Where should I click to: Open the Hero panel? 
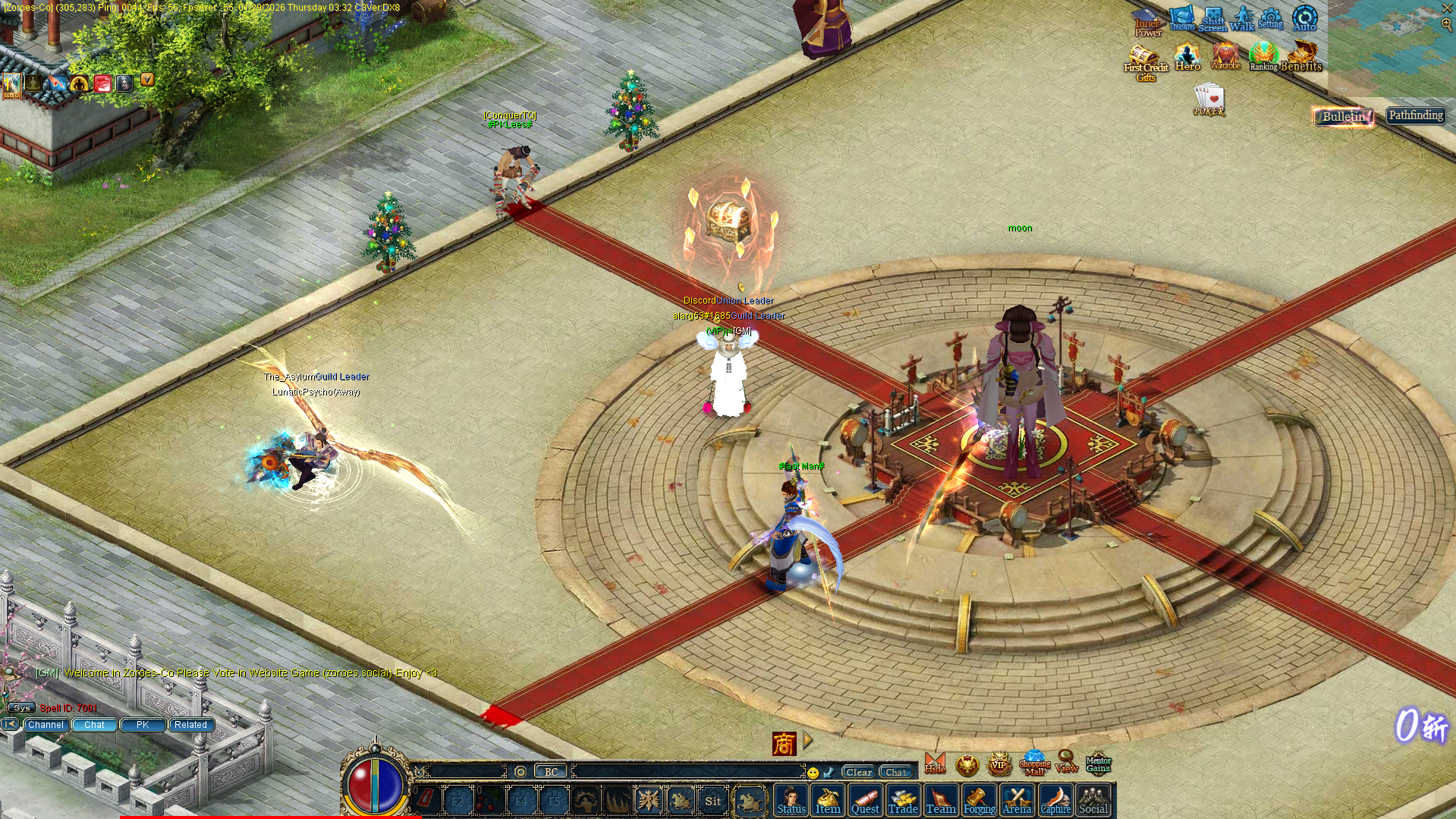[x=1187, y=57]
